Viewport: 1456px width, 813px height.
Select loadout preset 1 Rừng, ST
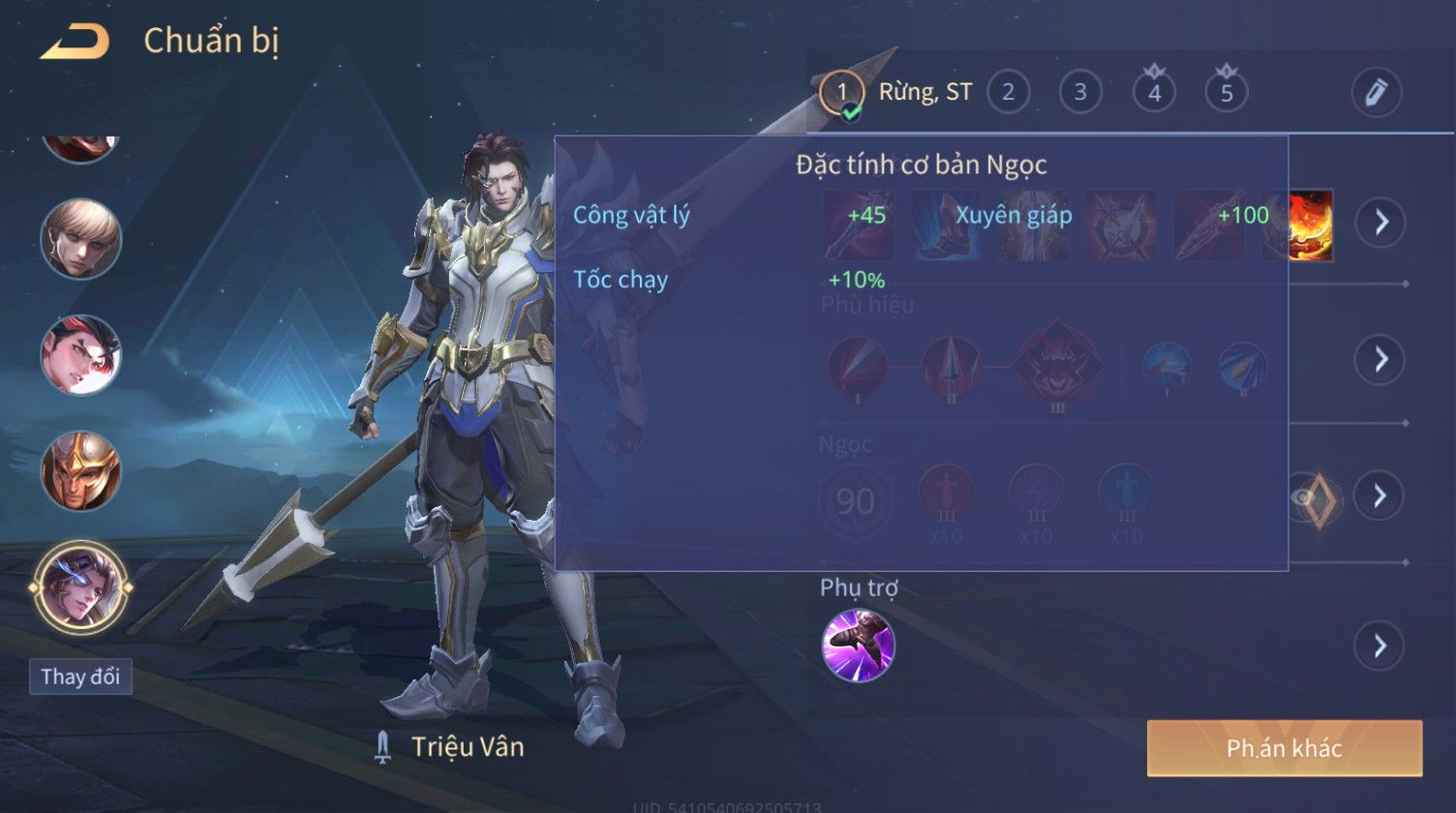[841, 93]
